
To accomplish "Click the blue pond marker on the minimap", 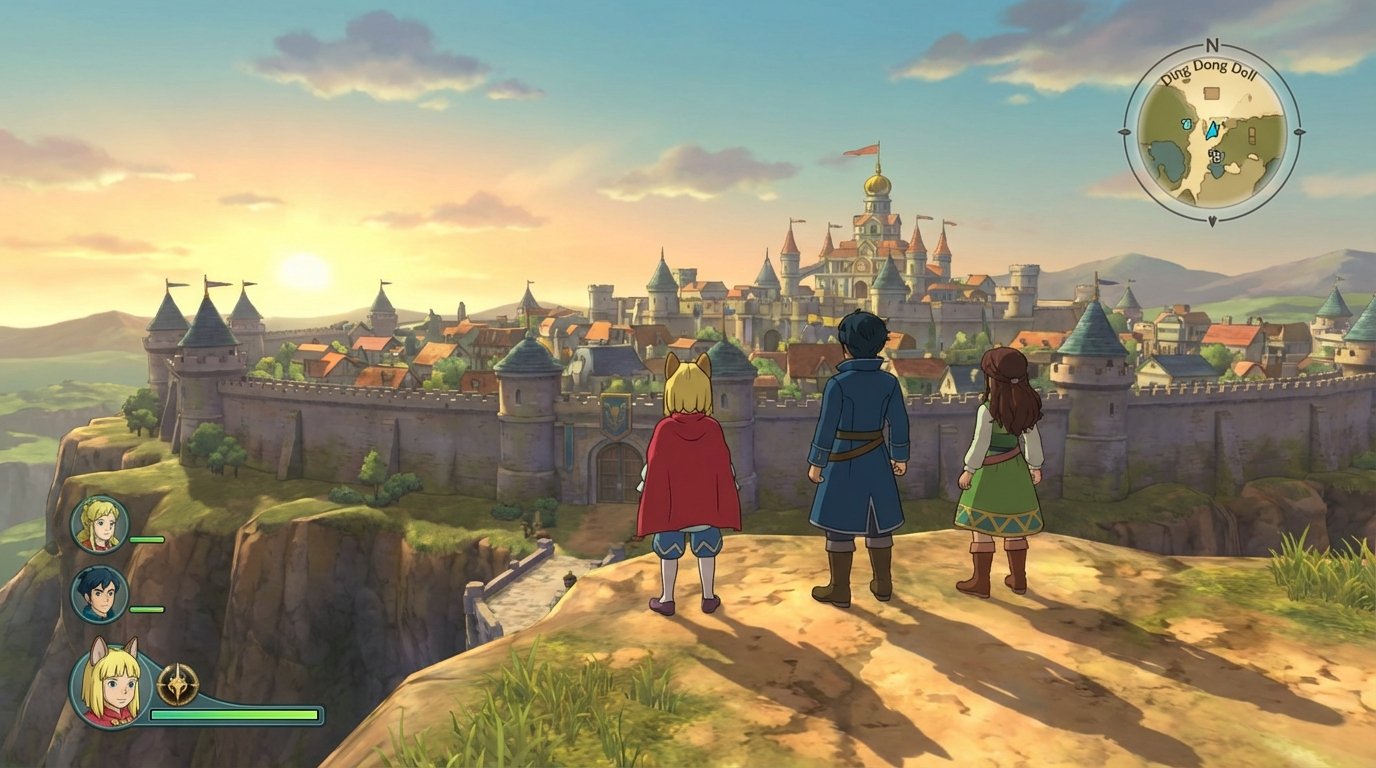I will coord(1186,126).
